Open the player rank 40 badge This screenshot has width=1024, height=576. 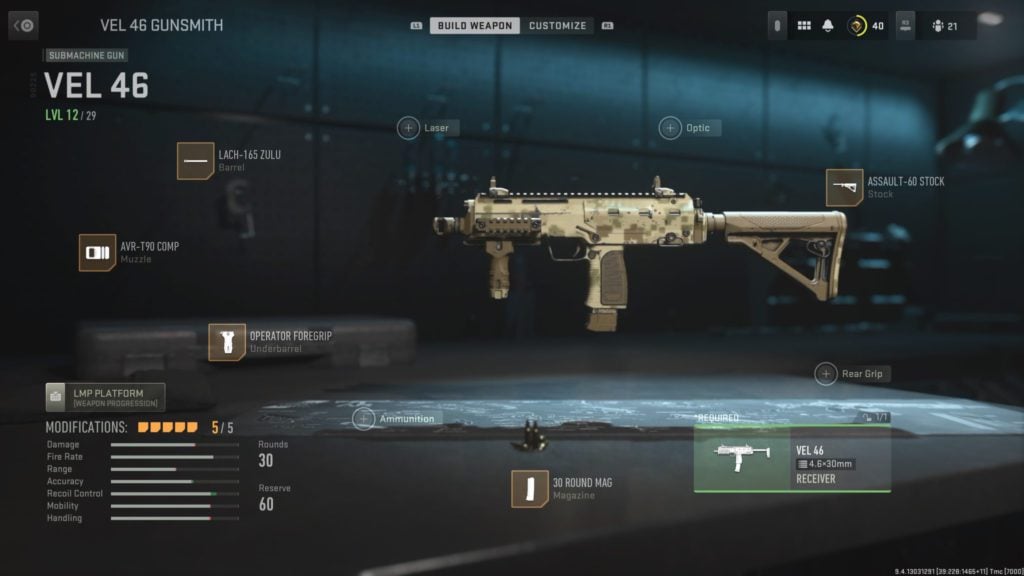(866, 26)
